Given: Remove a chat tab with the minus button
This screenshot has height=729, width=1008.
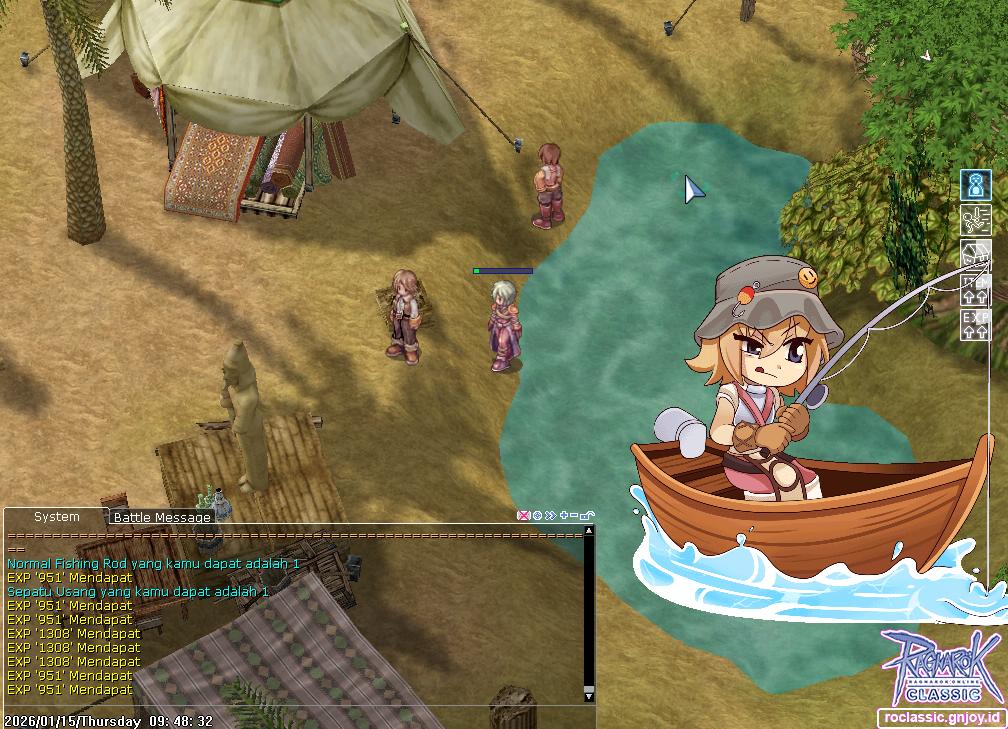Looking at the screenshot, I should tap(574, 515).
